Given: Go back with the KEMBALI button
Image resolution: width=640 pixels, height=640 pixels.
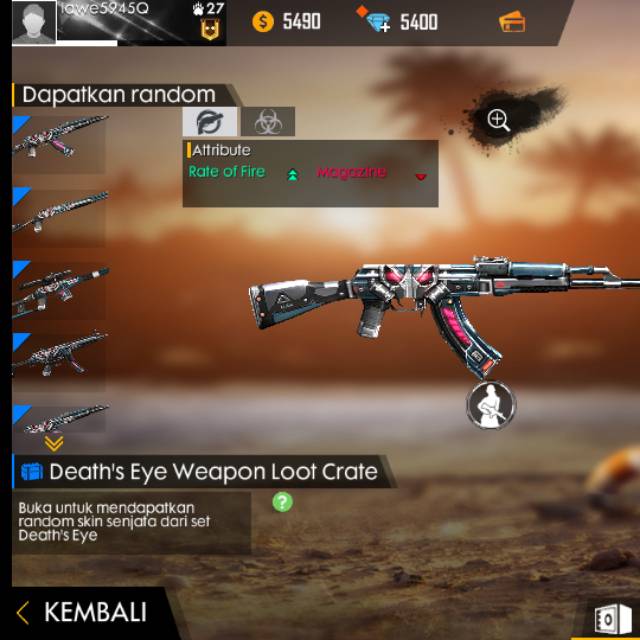Looking at the screenshot, I should tap(84, 612).
